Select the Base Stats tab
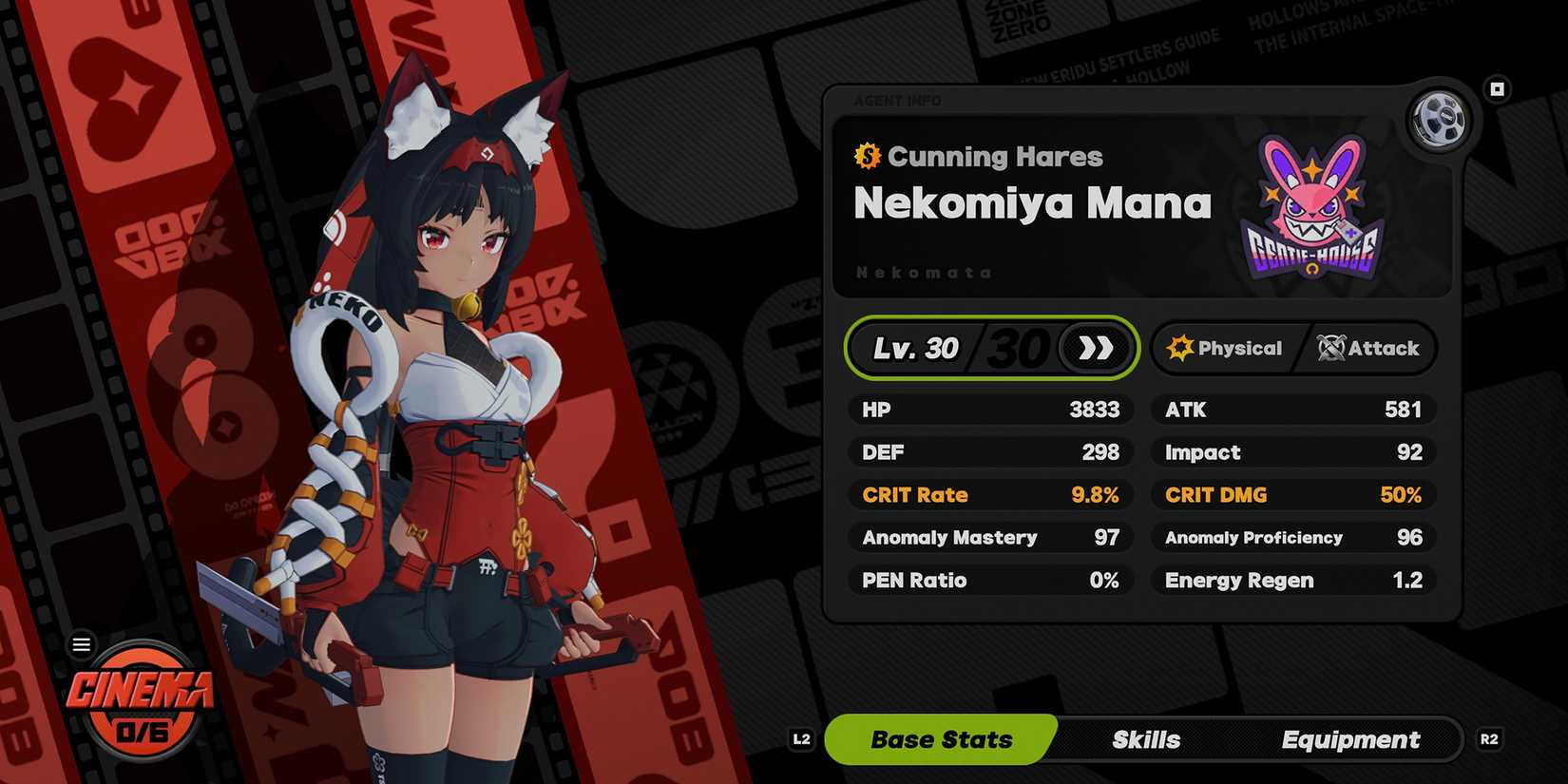This screenshot has width=1568, height=784. point(941,739)
